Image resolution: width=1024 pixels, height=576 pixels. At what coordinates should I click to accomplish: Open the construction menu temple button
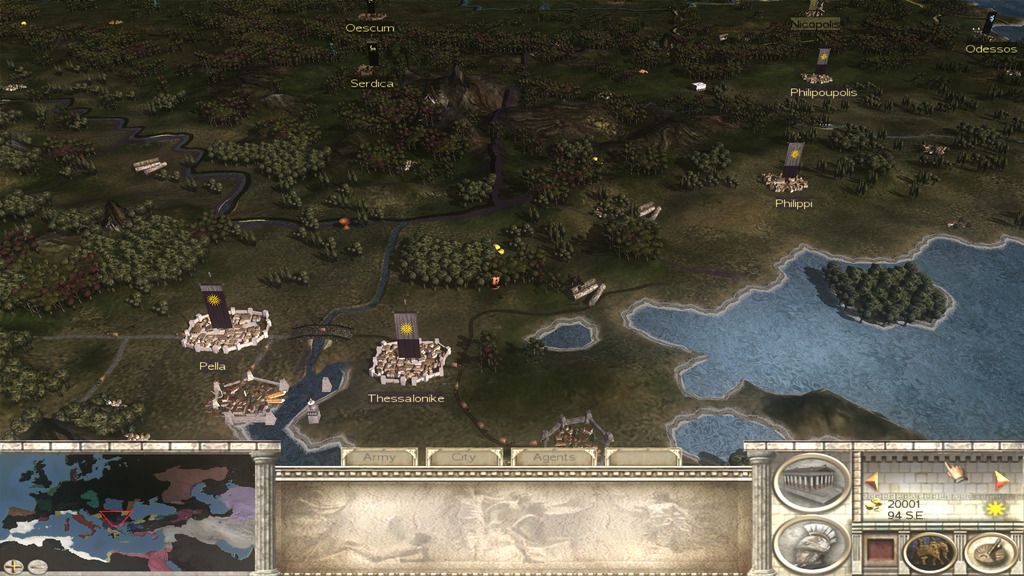pos(811,482)
